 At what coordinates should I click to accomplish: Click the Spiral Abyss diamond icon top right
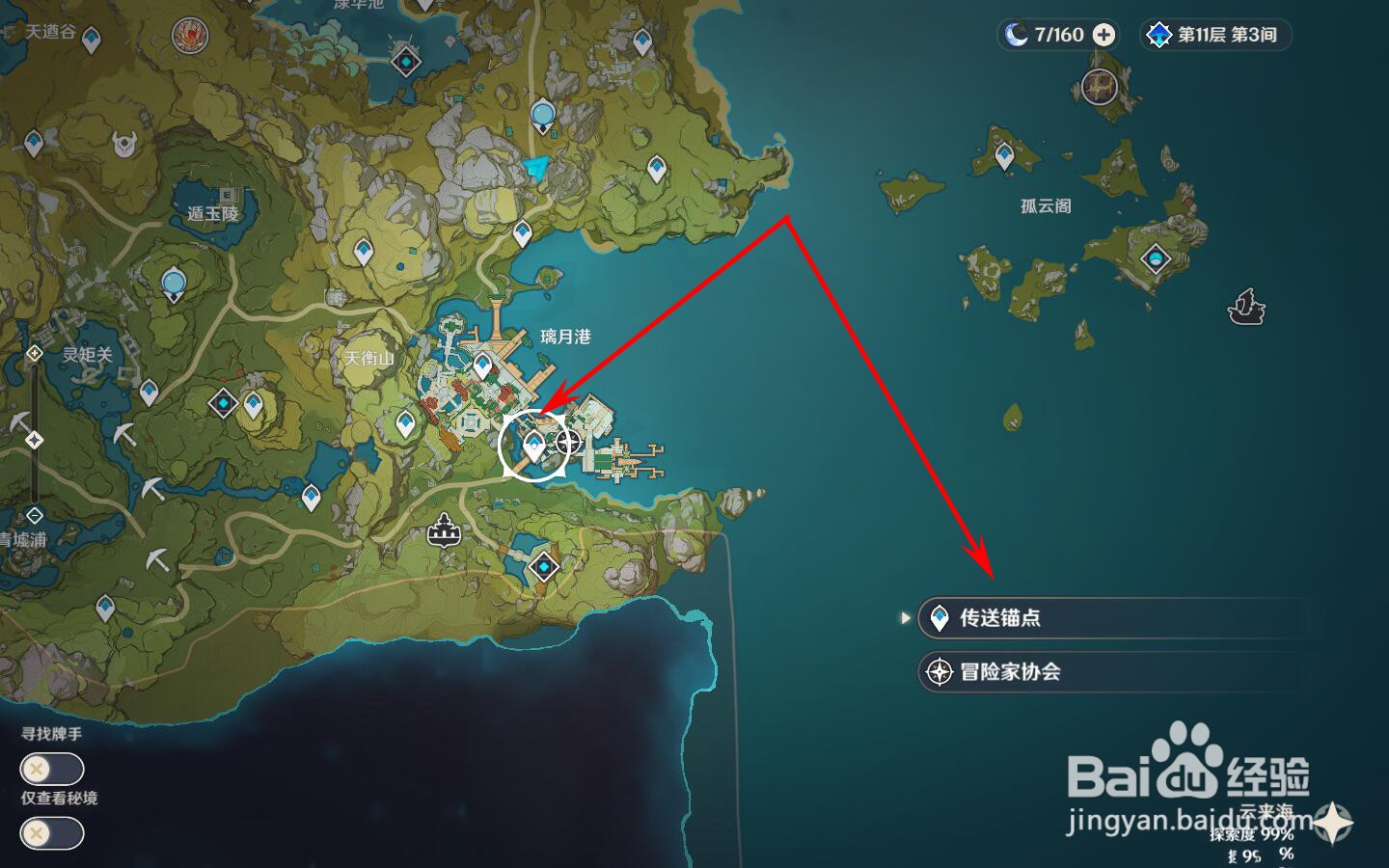1157,35
